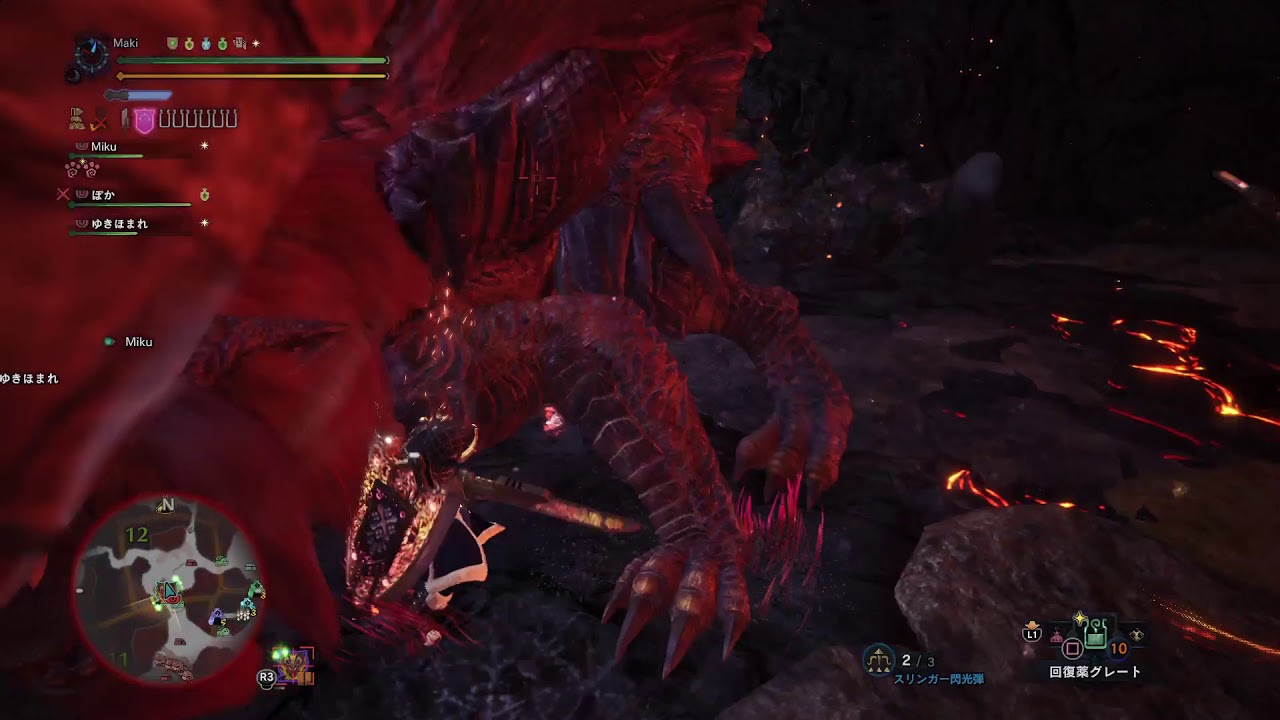Select party member ぽか in the list
Viewport: 1280px width, 720px height.
103,195
